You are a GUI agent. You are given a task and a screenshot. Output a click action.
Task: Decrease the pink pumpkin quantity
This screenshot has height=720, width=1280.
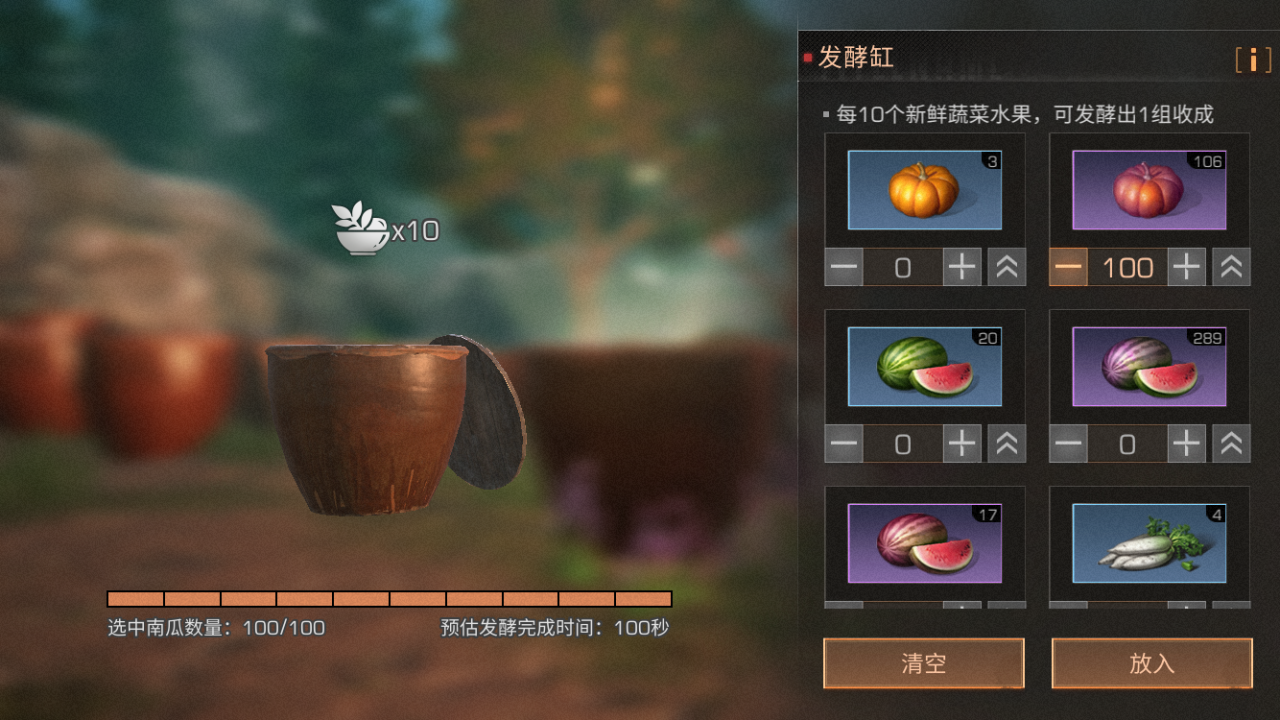[1068, 266]
